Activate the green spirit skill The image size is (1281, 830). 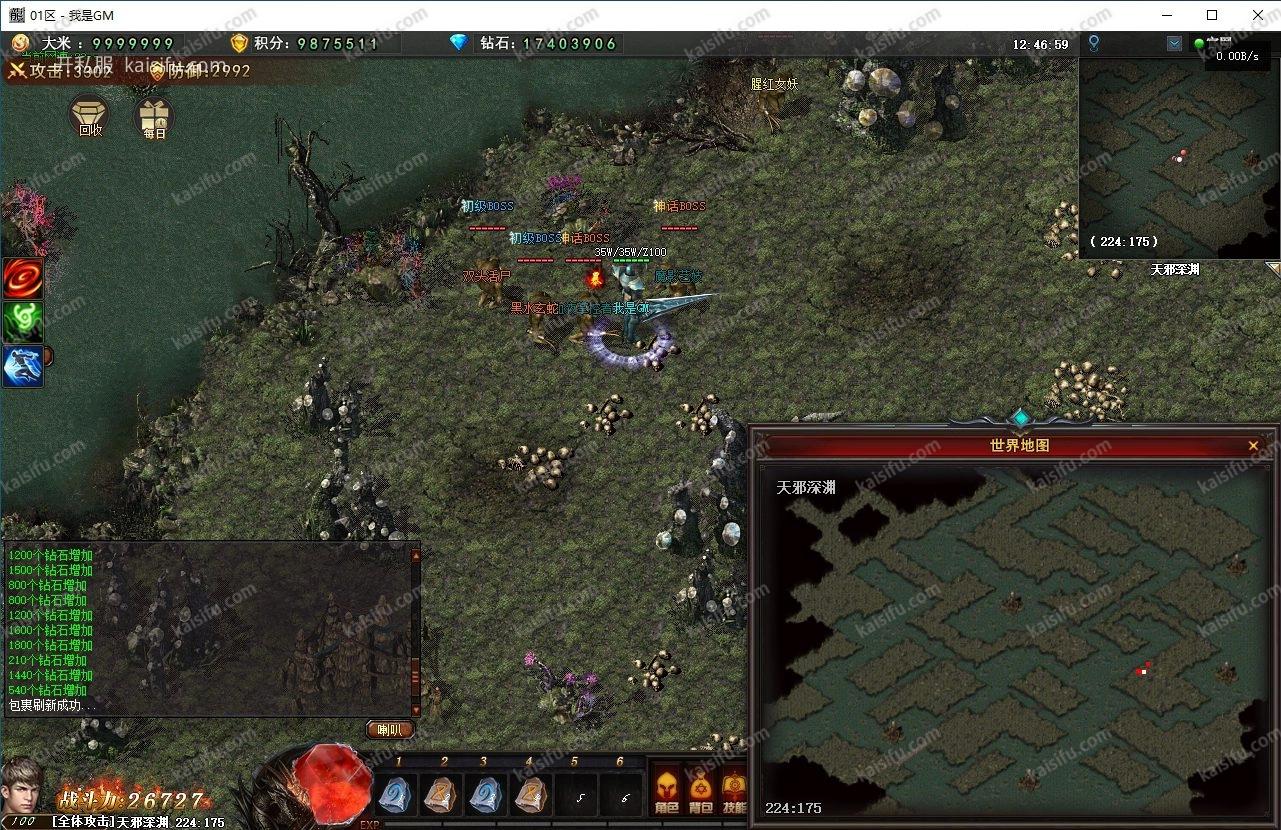click(22, 322)
